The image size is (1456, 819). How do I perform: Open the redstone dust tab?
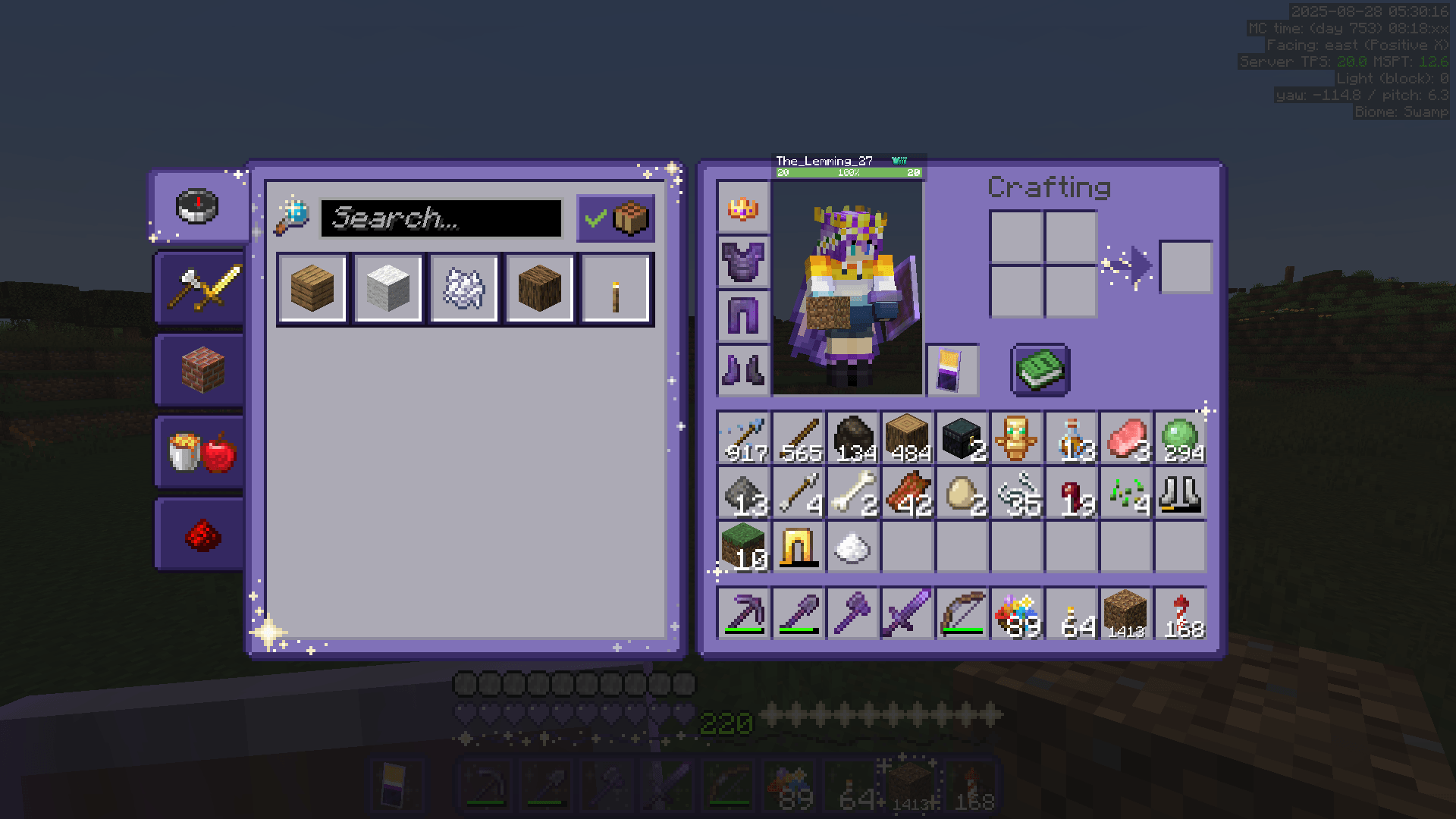[x=197, y=534]
